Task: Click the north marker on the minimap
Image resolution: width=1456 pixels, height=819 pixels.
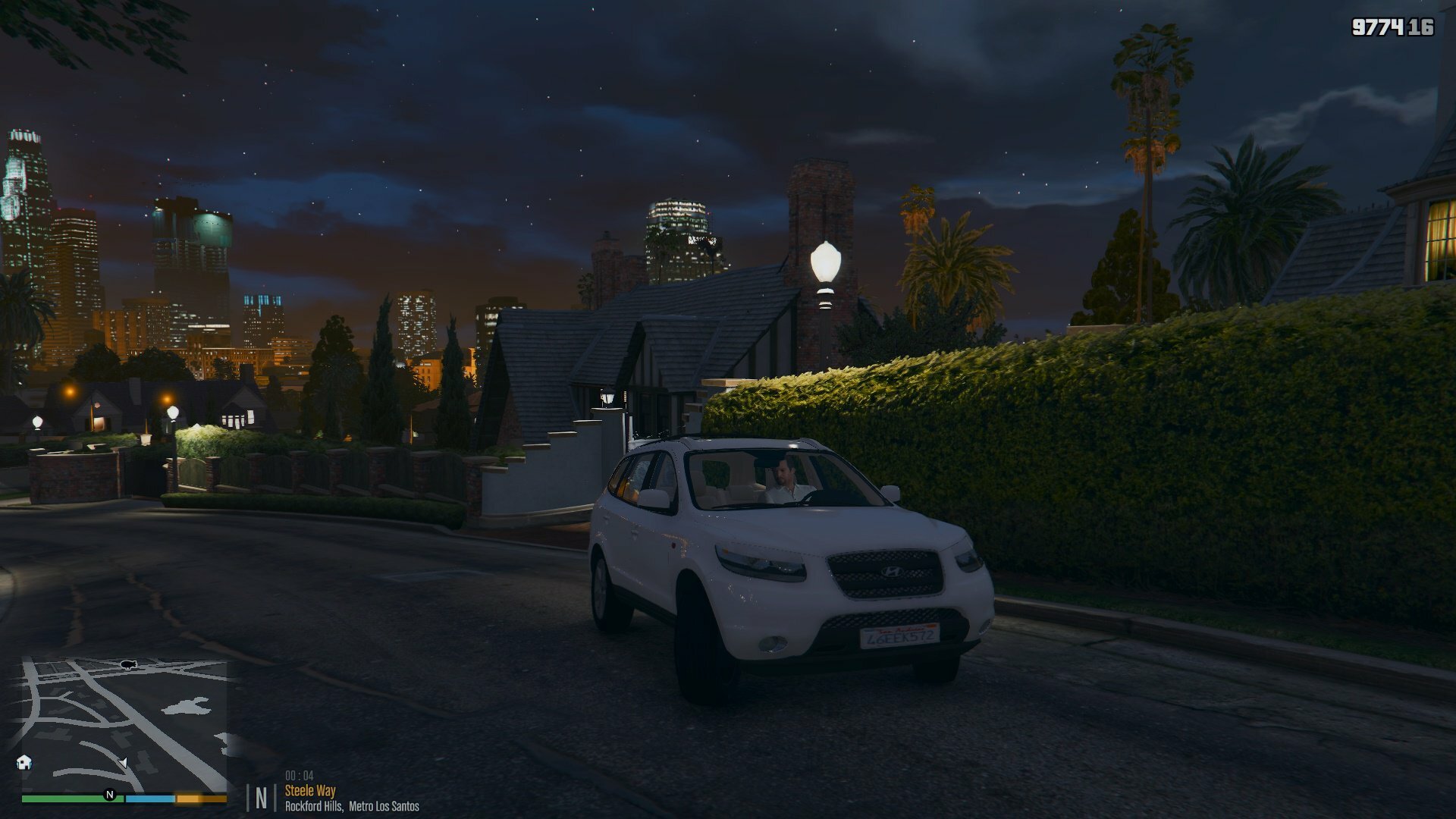Action: [110, 795]
